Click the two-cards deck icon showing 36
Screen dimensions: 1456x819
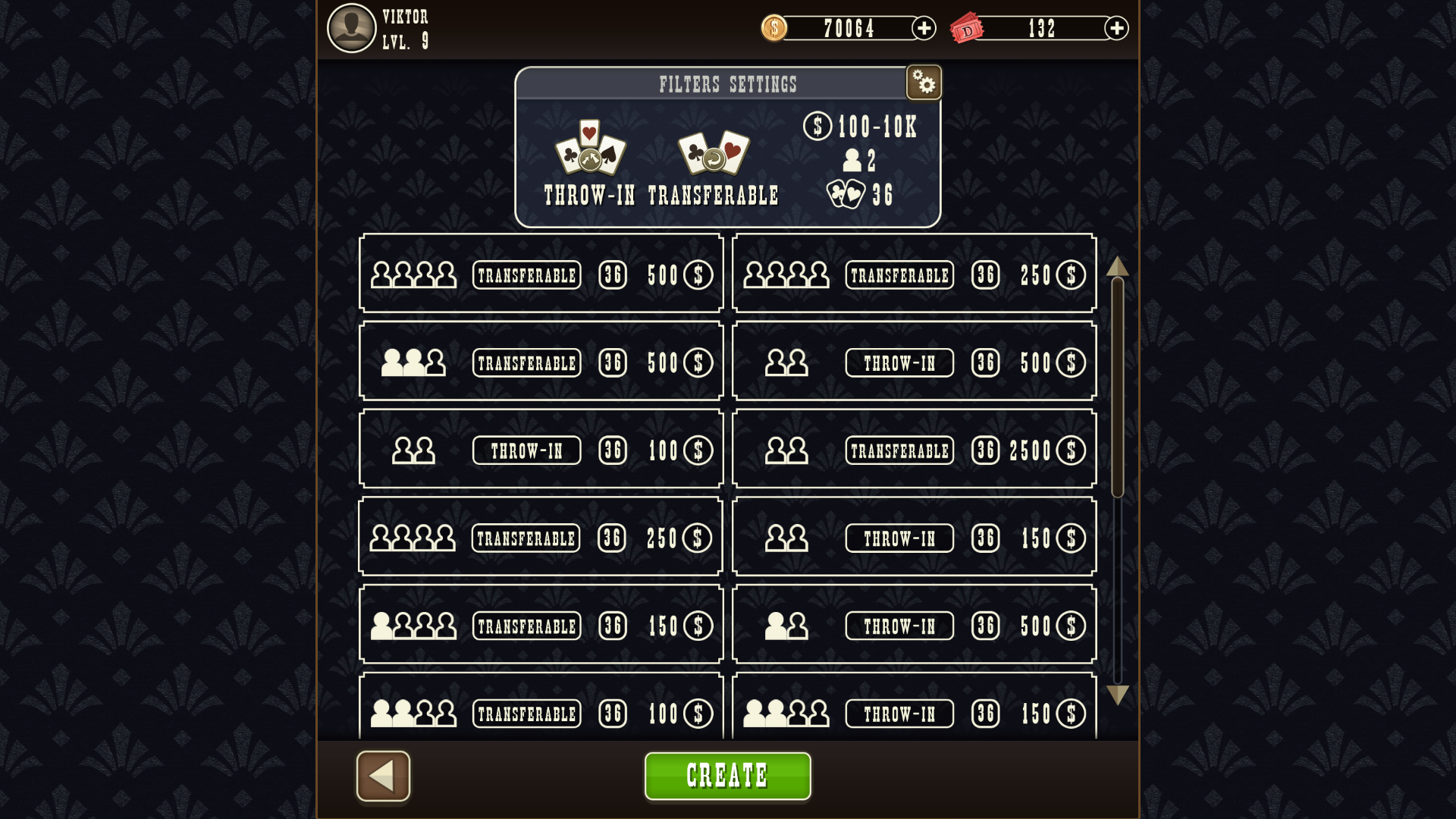pyautogui.click(x=847, y=193)
